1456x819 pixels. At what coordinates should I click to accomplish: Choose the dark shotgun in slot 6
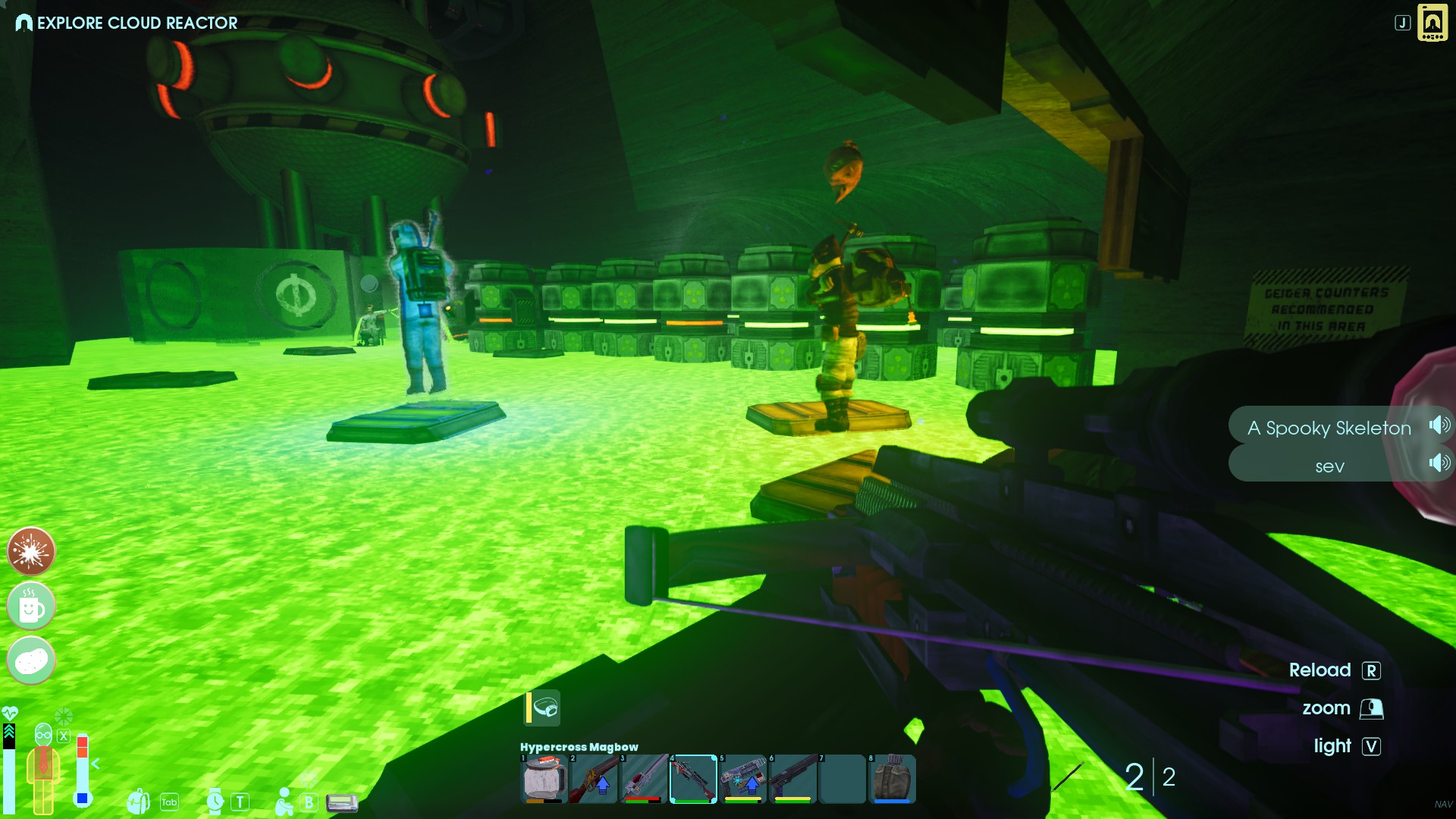(793, 778)
